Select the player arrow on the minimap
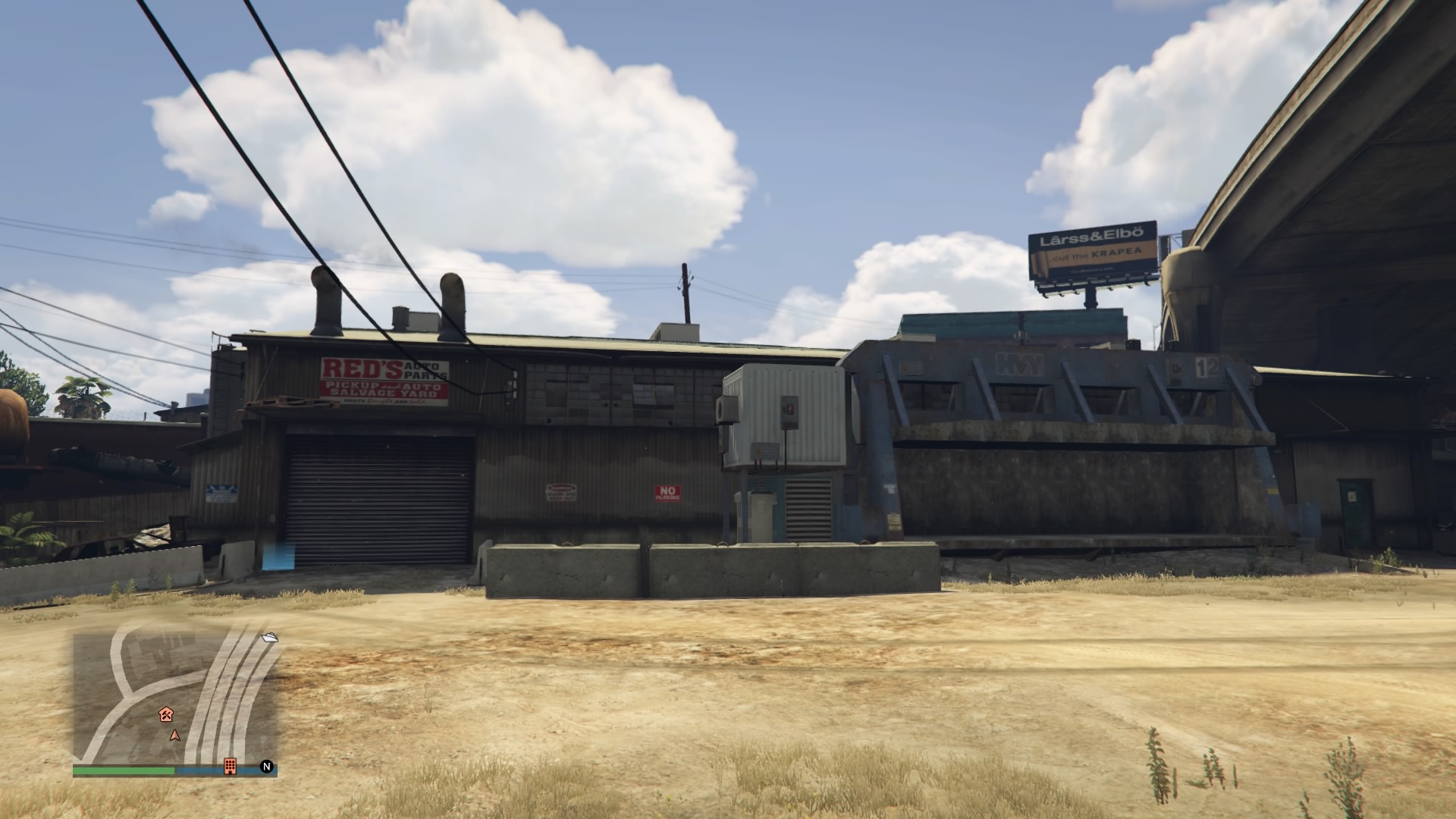Image resolution: width=1456 pixels, height=819 pixels. 175,736
